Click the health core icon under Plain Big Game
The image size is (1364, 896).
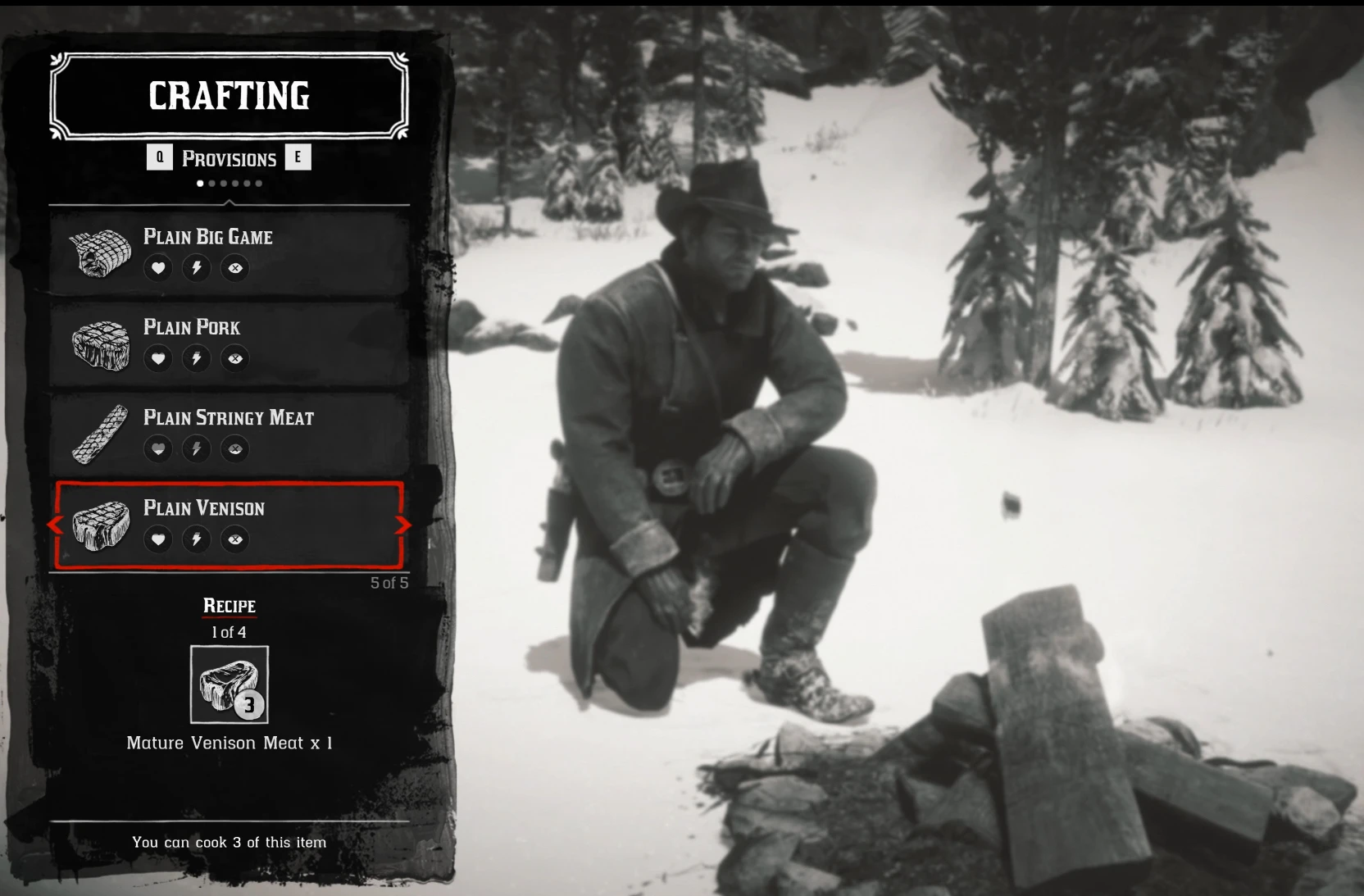[158, 268]
